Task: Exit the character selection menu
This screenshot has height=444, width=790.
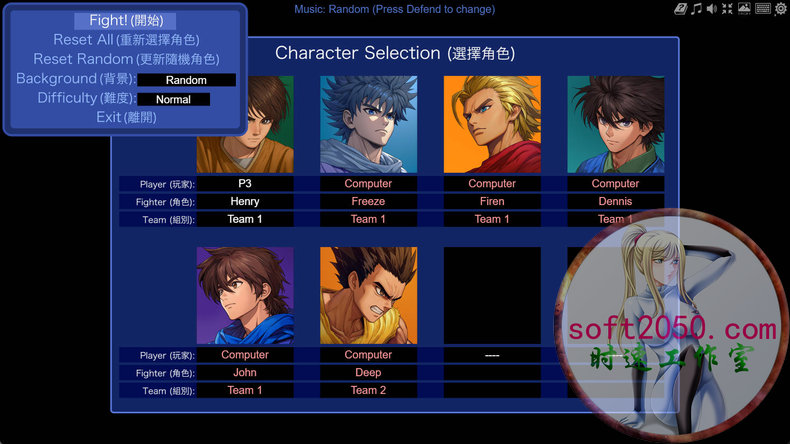Action: click(x=125, y=118)
